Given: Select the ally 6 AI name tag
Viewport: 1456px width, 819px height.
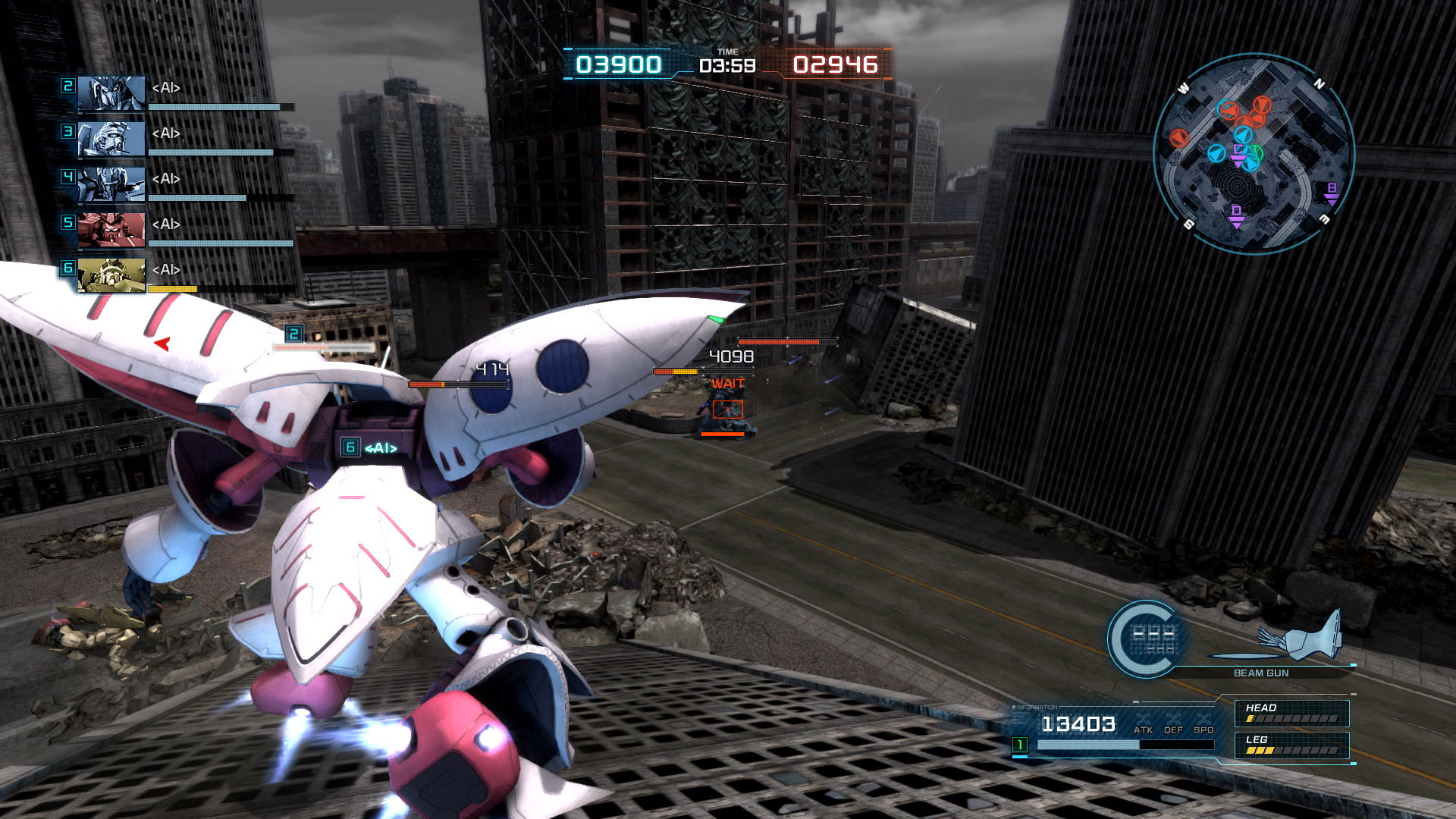Looking at the screenshot, I should pos(371,447).
